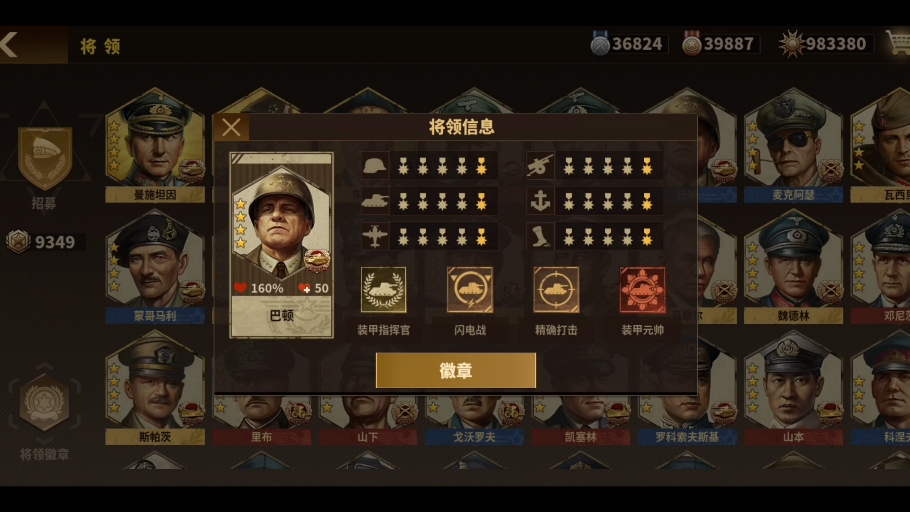Viewport: 910px width, 512px height.
Task: Select the 装甲指挥官 skill icon
Action: point(383,290)
